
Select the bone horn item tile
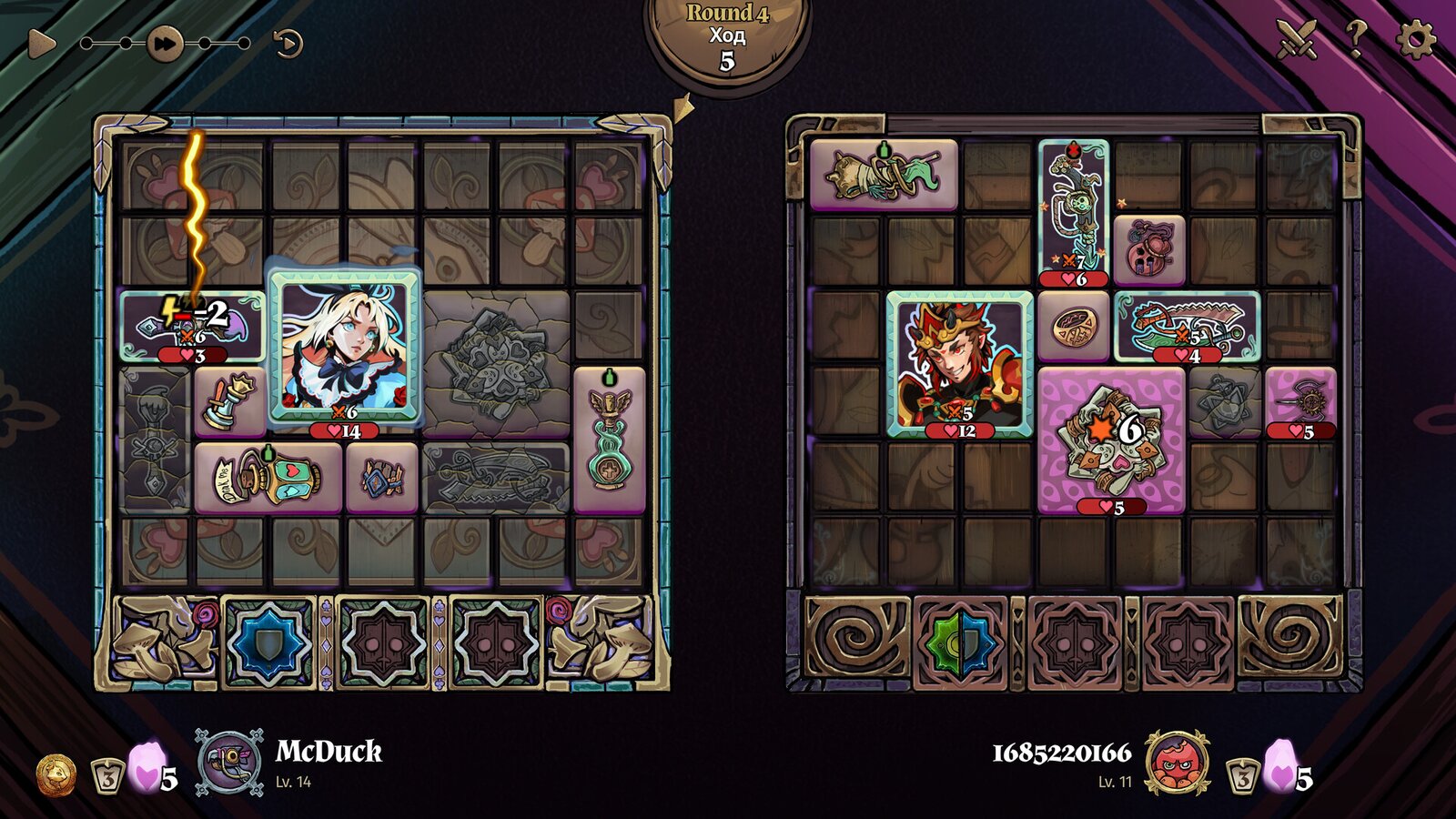[x=883, y=175]
